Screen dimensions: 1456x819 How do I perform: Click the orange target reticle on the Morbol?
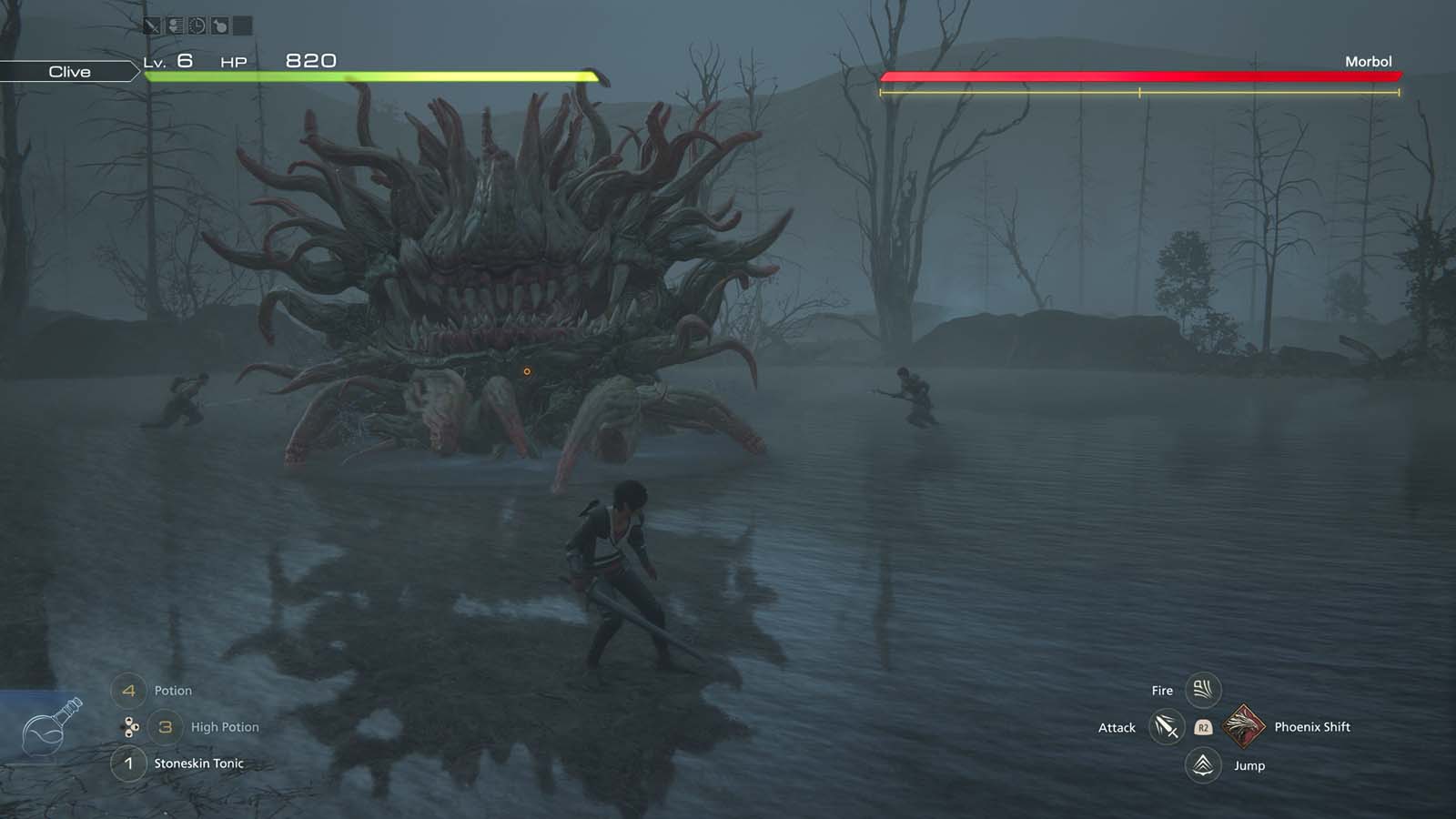(x=528, y=370)
